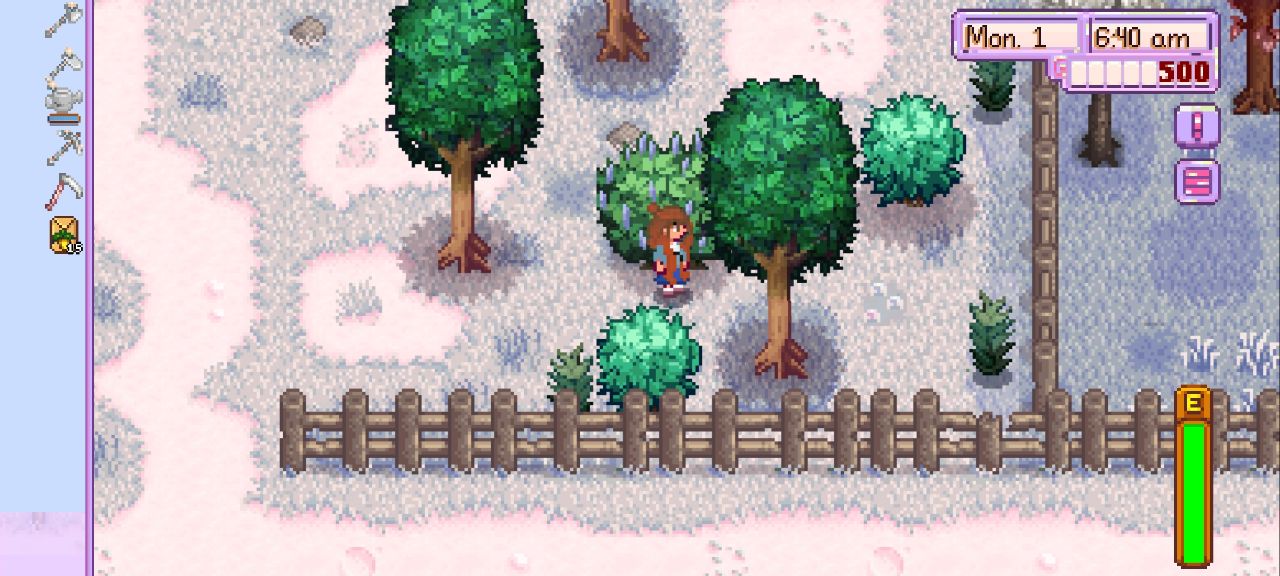Select the axe in the toolbar
This screenshot has height=576, width=1280.
click(62, 20)
